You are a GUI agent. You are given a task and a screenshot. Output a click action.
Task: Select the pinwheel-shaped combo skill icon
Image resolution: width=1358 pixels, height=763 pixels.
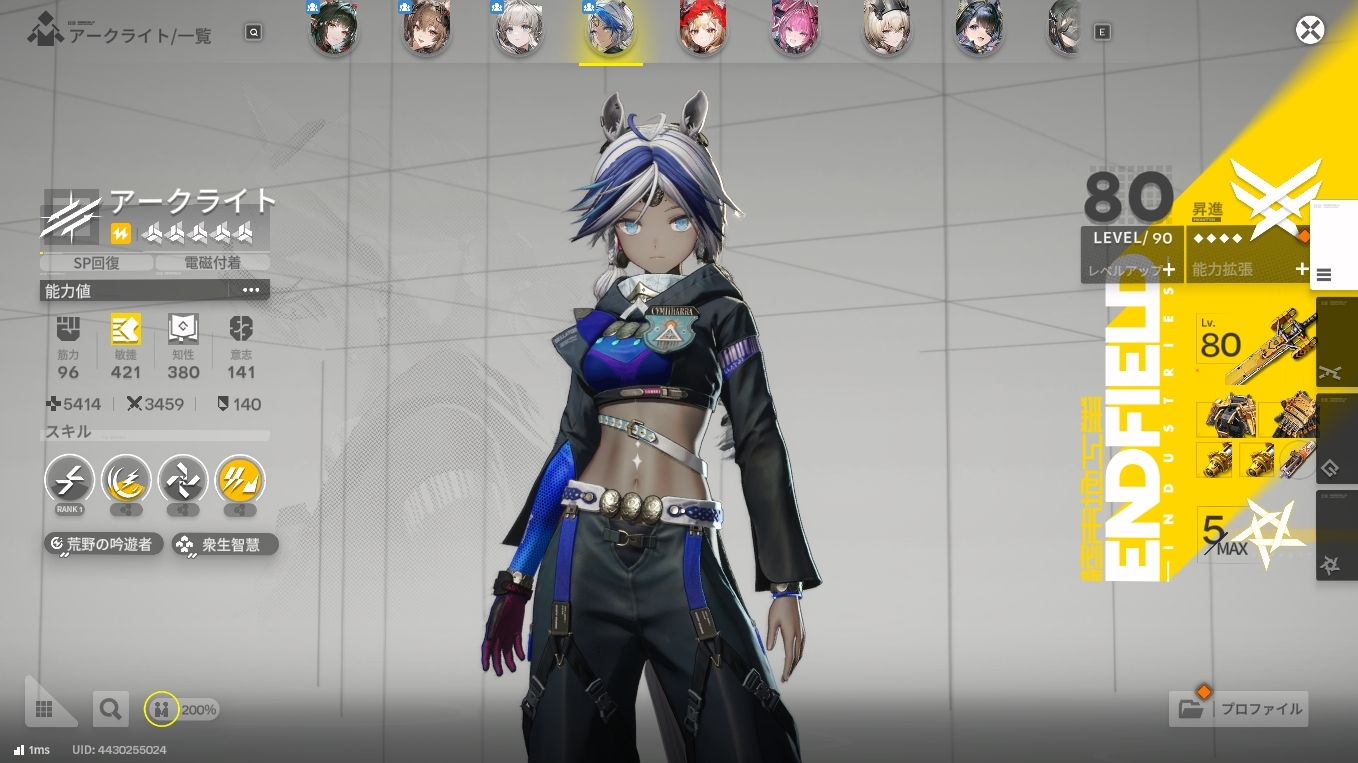pyautogui.click(x=183, y=479)
